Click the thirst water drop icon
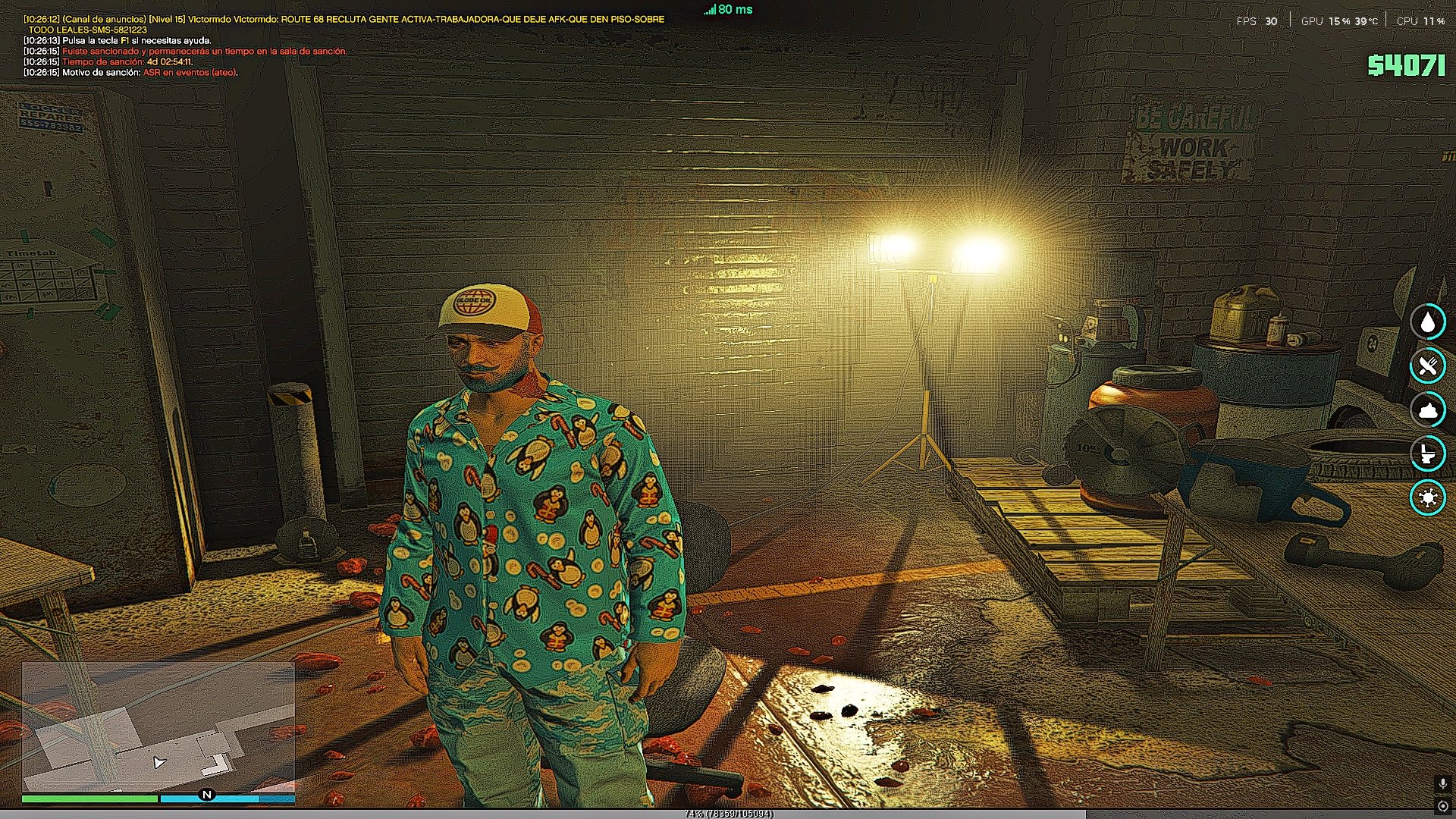This screenshot has height=819, width=1456. pos(1428,322)
